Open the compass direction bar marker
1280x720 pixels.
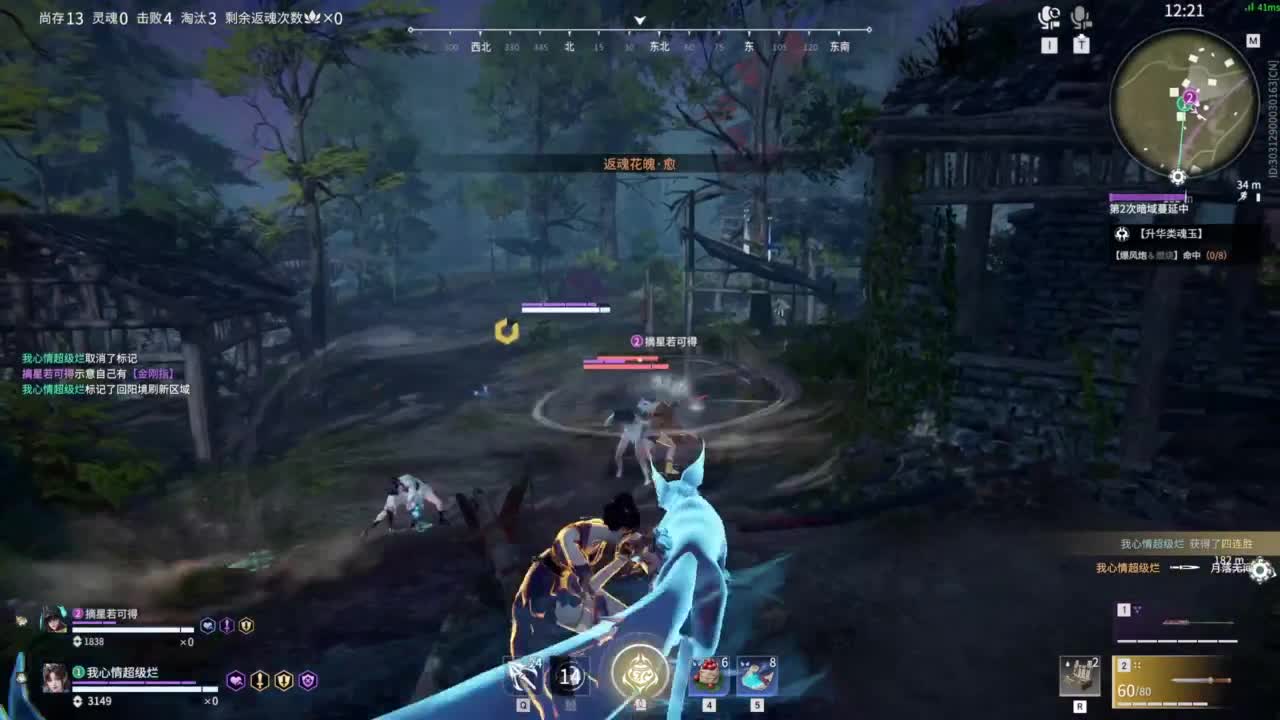pyautogui.click(x=638, y=20)
